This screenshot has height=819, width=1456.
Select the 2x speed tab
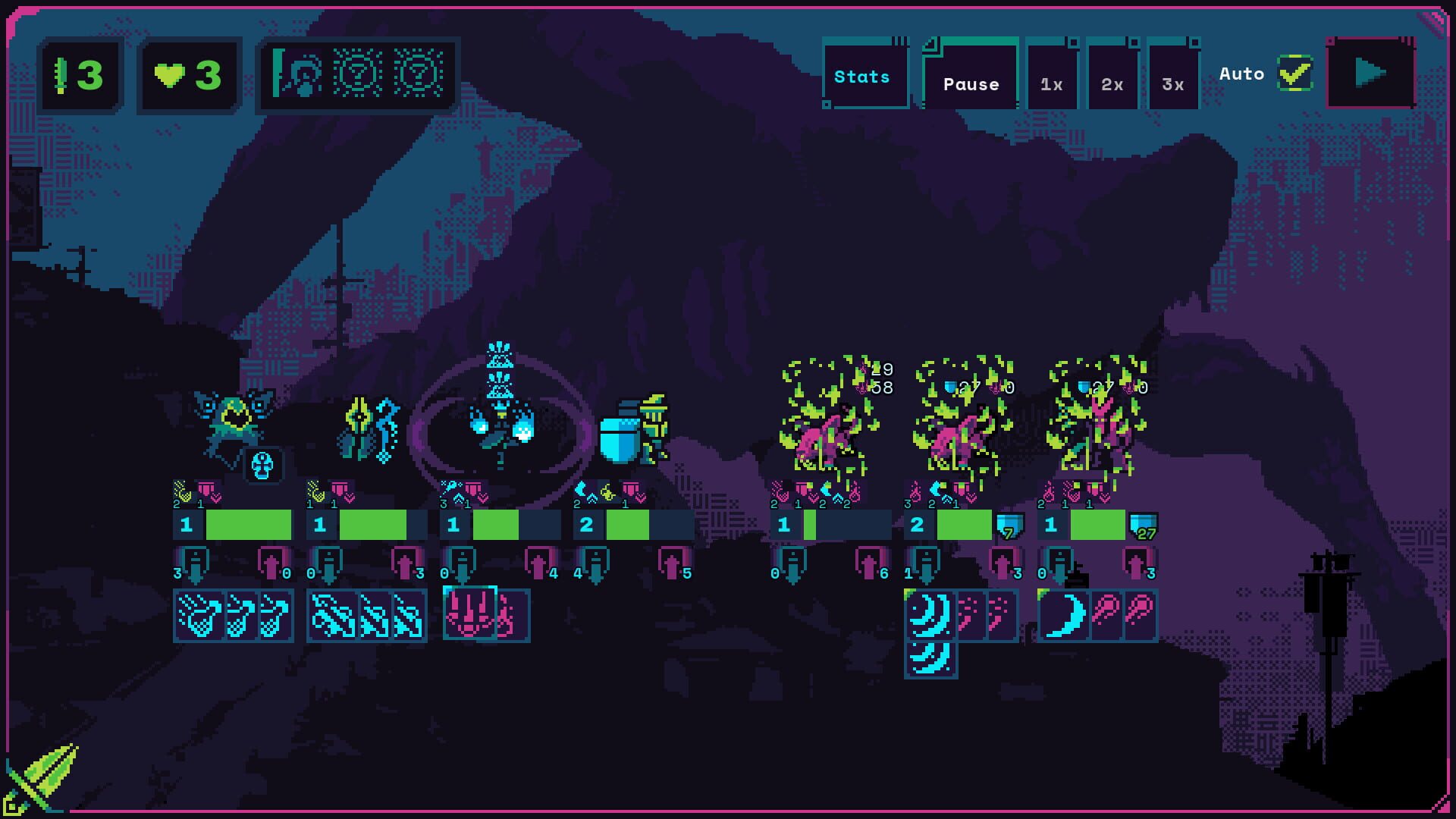(x=1111, y=83)
